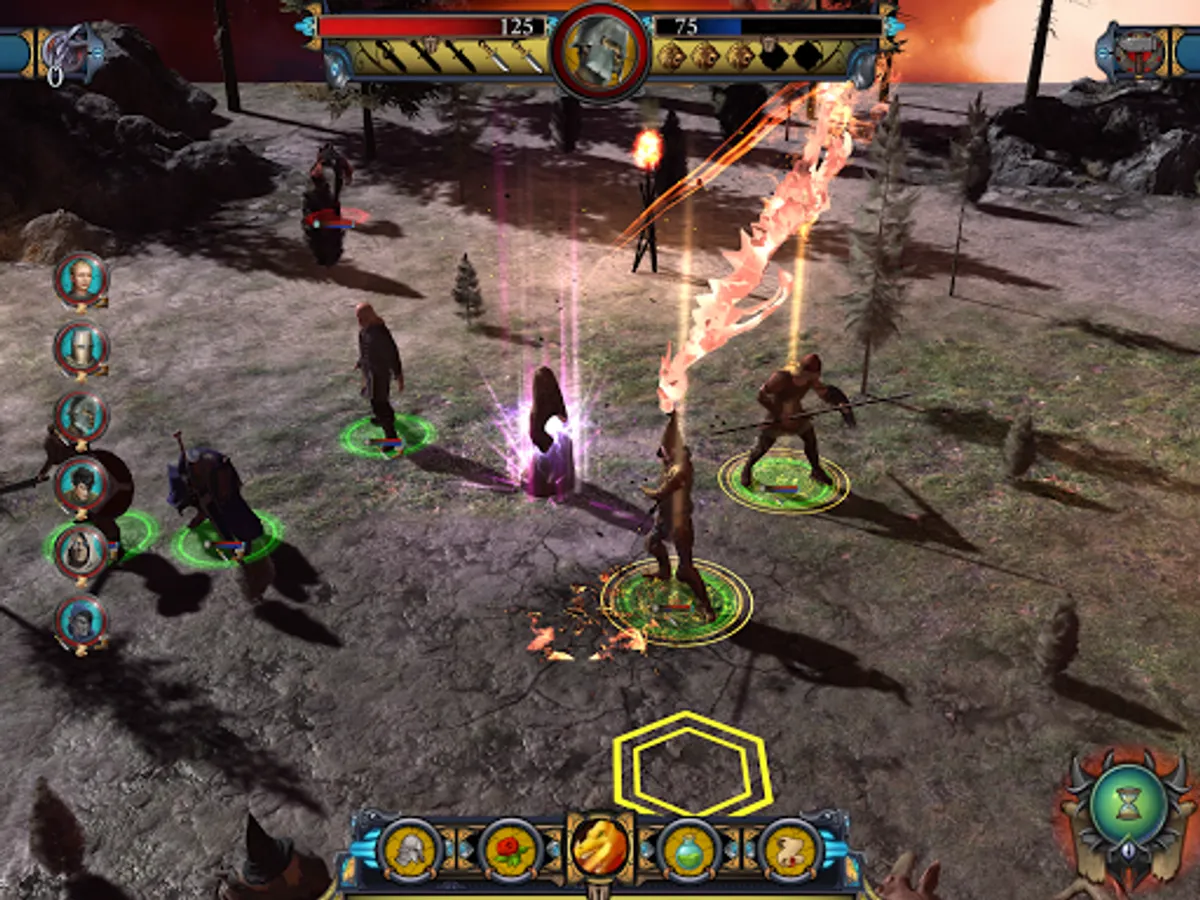Activate the red rose ability
The image size is (1200, 900).
click(x=510, y=849)
